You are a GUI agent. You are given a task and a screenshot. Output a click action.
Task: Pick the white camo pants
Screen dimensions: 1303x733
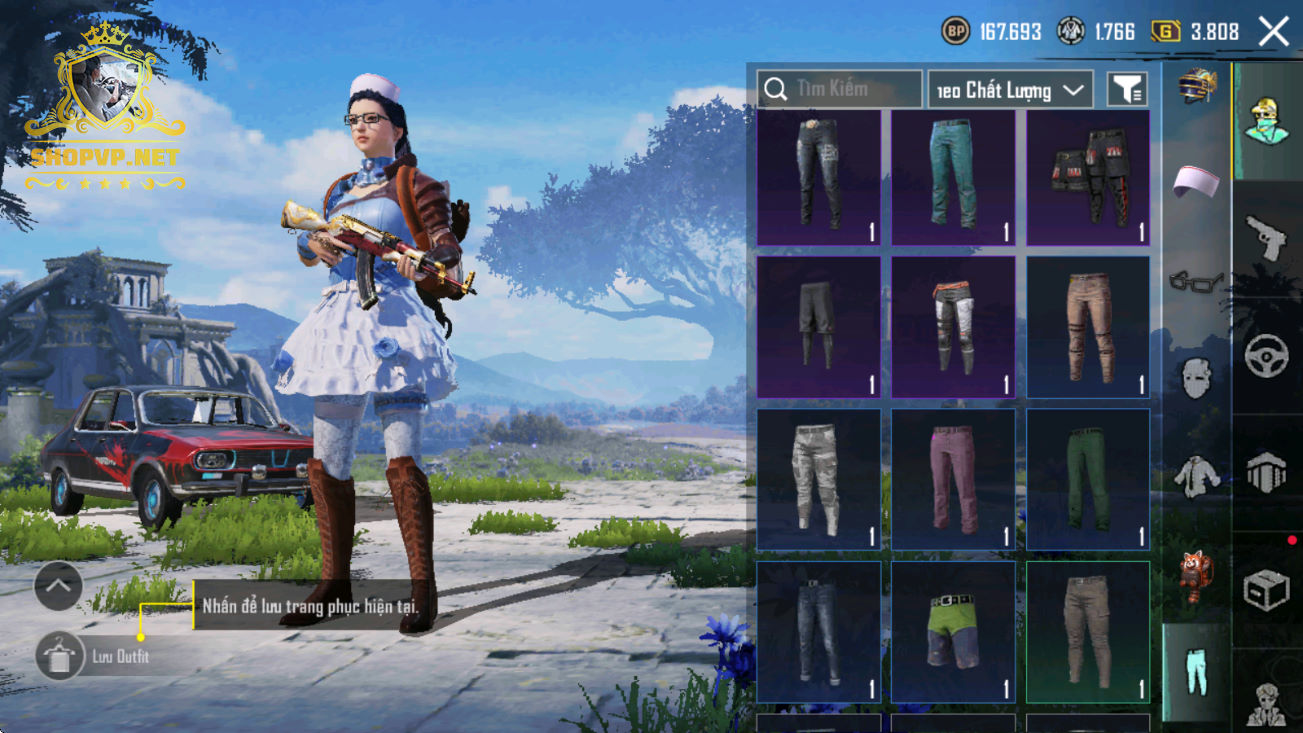coord(818,479)
